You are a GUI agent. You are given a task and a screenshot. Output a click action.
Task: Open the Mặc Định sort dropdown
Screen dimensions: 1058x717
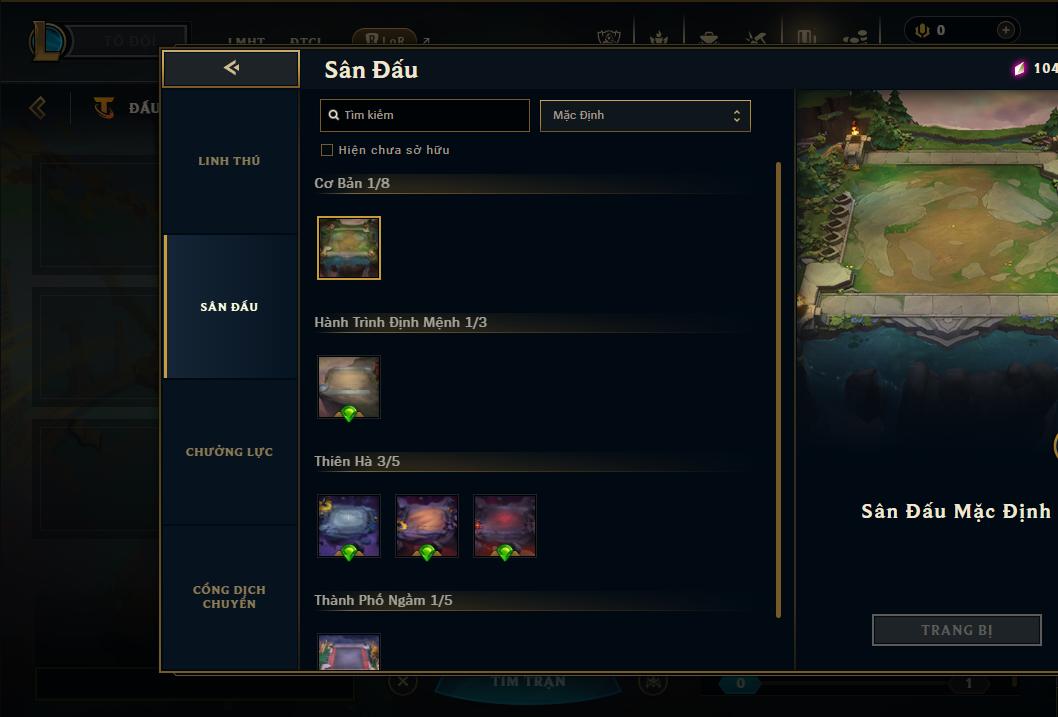[x=645, y=115]
